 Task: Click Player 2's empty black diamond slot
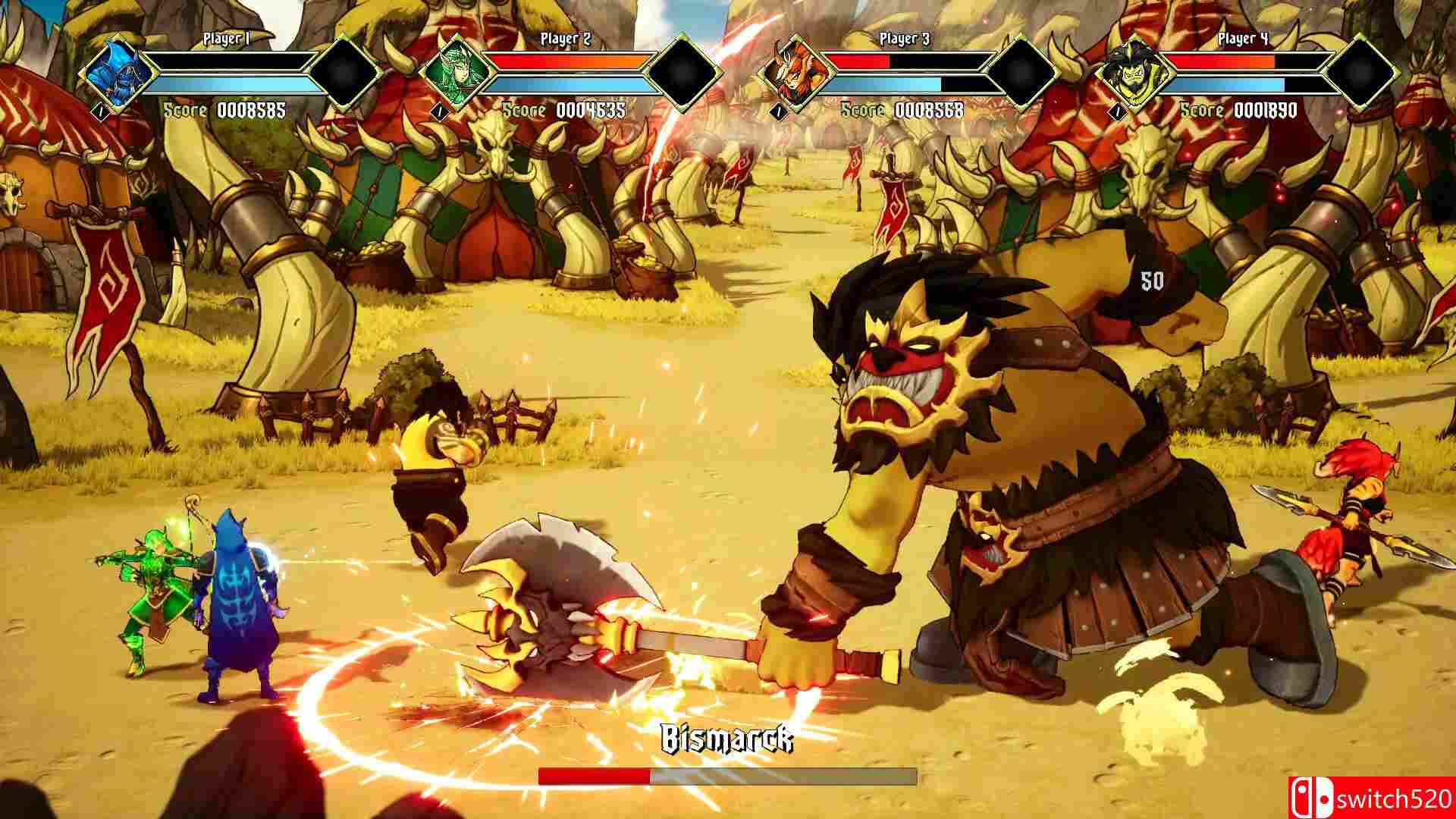click(x=685, y=73)
